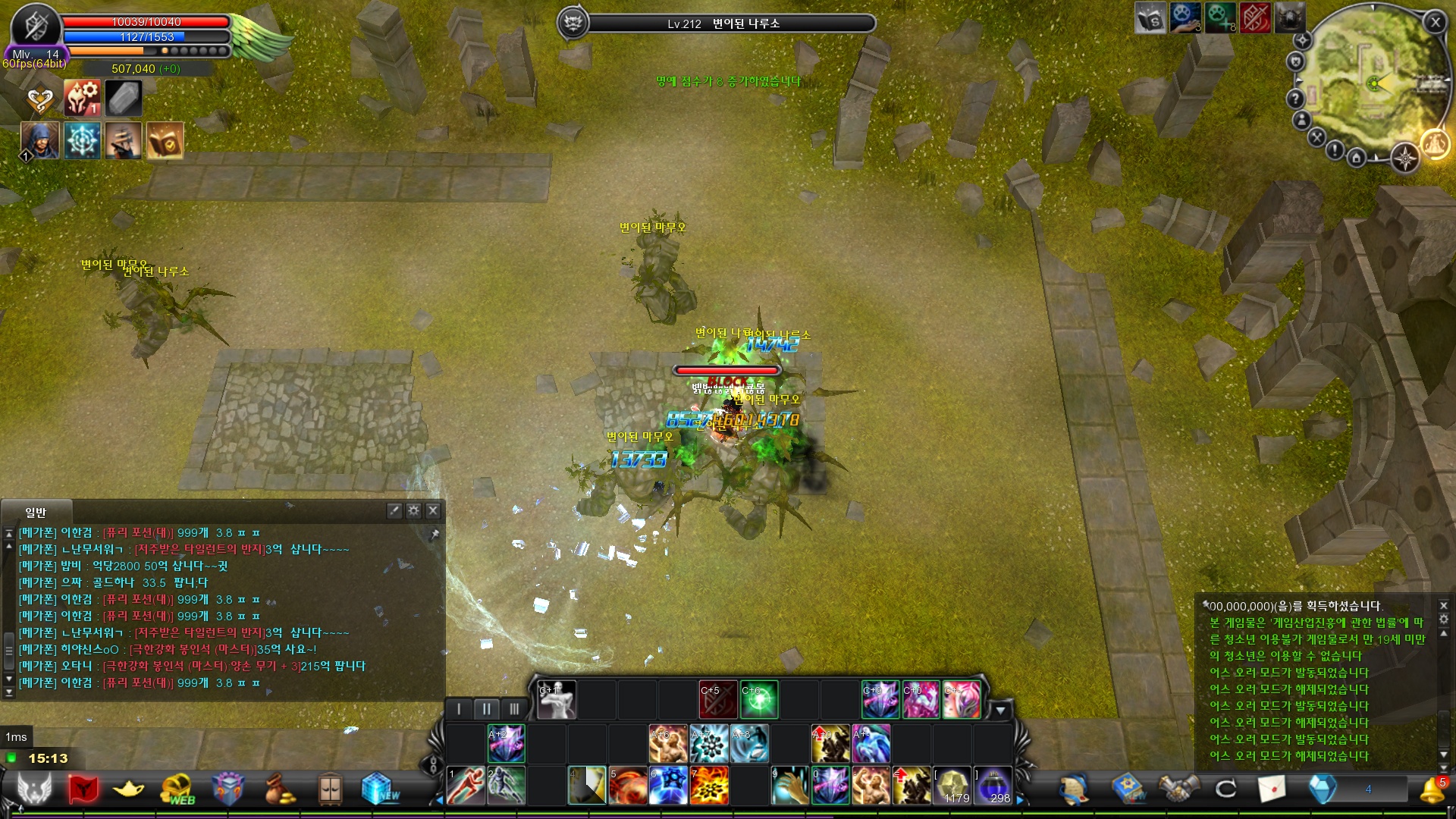
Task: Select the 일반 chat tab
Action: coord(36,513)
